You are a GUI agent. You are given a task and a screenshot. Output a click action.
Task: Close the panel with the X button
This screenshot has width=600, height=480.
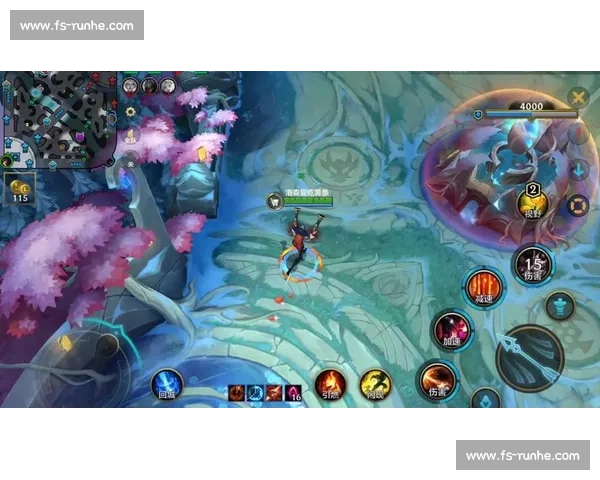click(578, 97)
